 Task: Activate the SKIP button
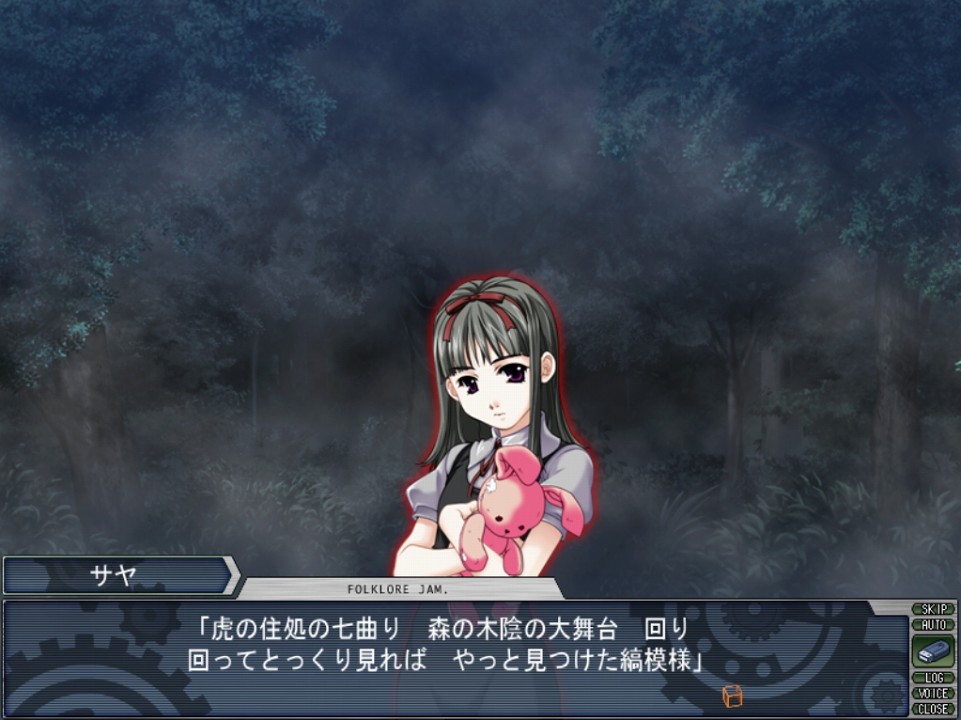933,609
